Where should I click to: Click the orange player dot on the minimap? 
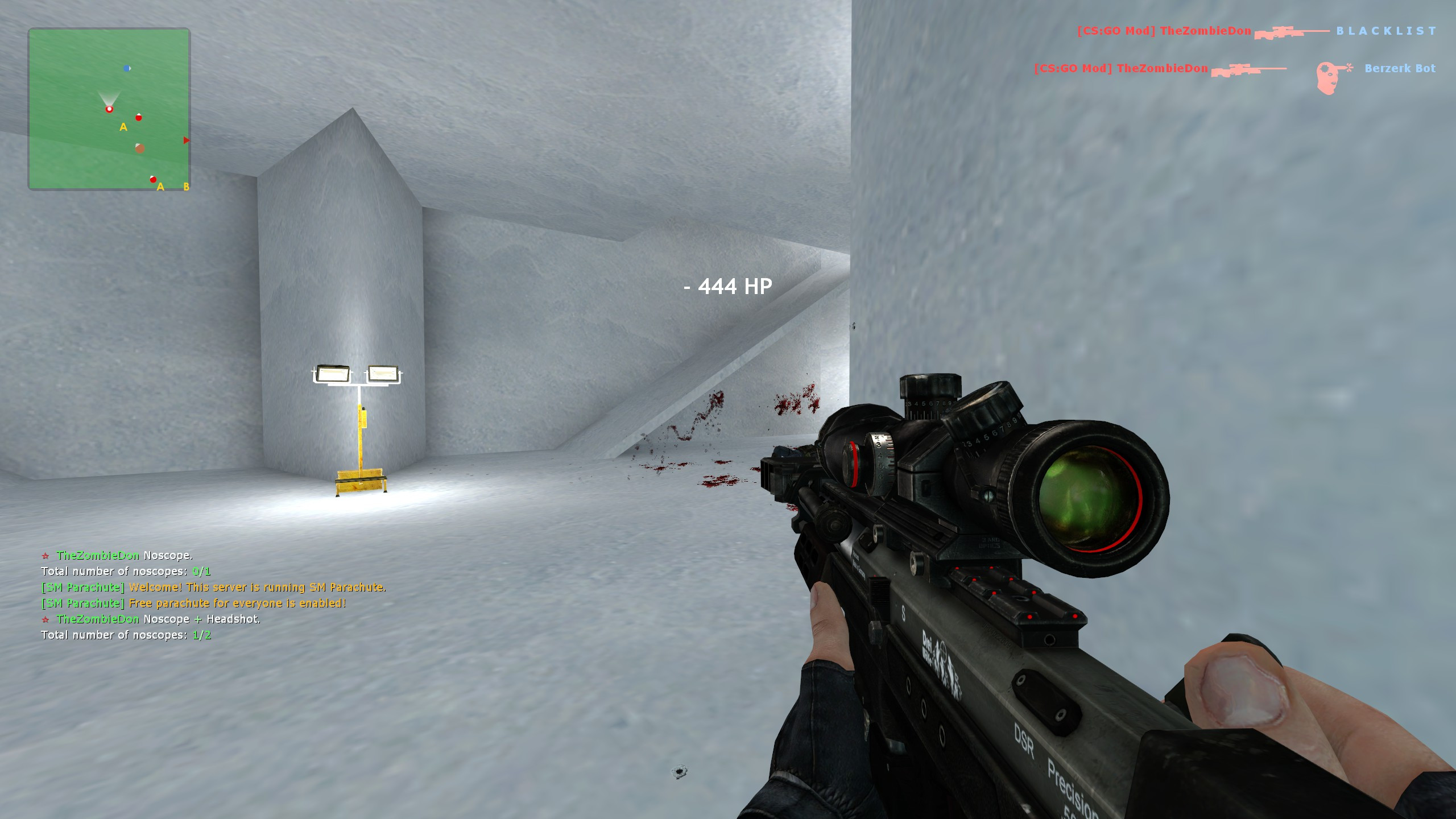[x=140, y=149]
